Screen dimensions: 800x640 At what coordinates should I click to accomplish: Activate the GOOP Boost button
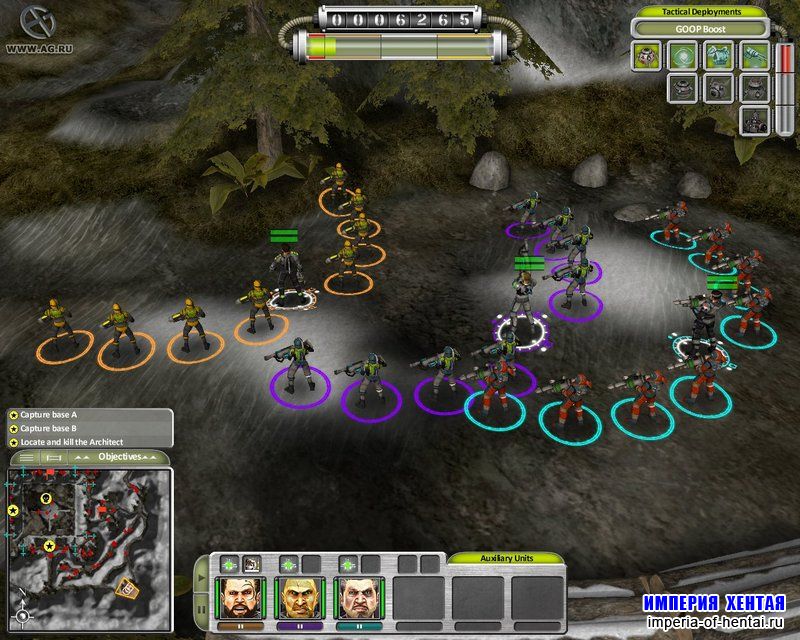pos(699,29)
